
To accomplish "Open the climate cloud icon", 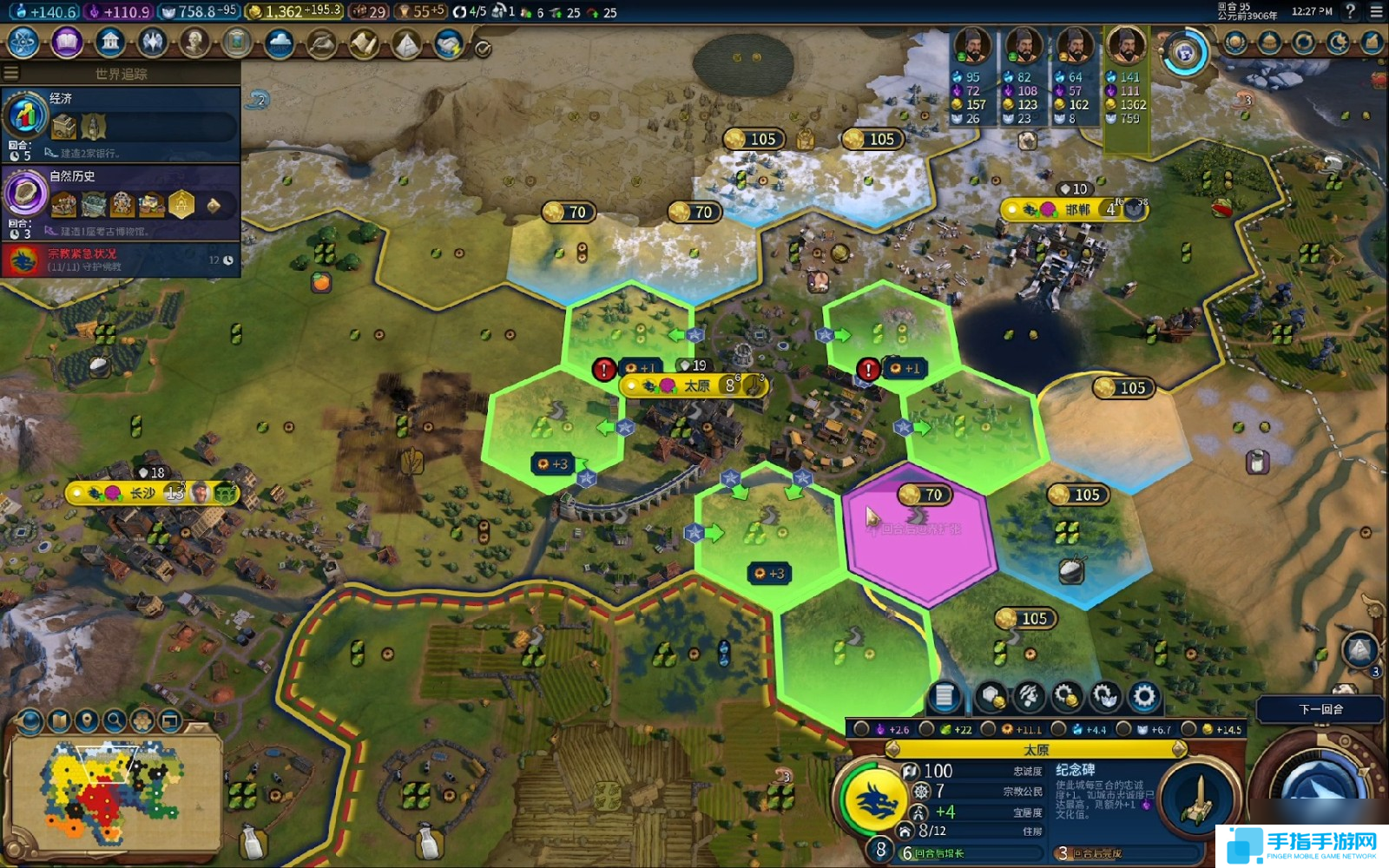I will [x=280, y=42].
